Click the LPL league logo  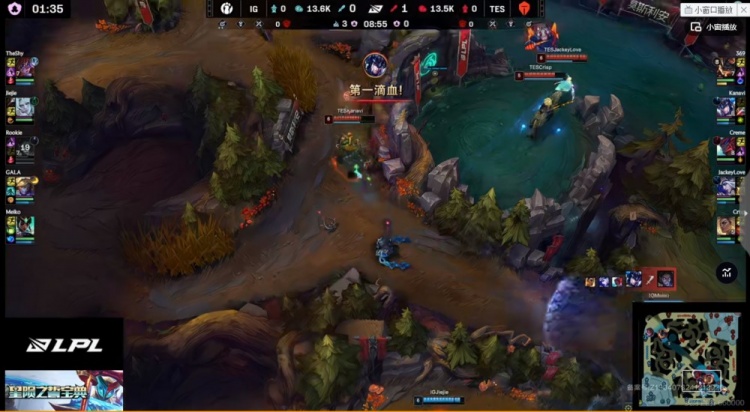coord(64,345)
